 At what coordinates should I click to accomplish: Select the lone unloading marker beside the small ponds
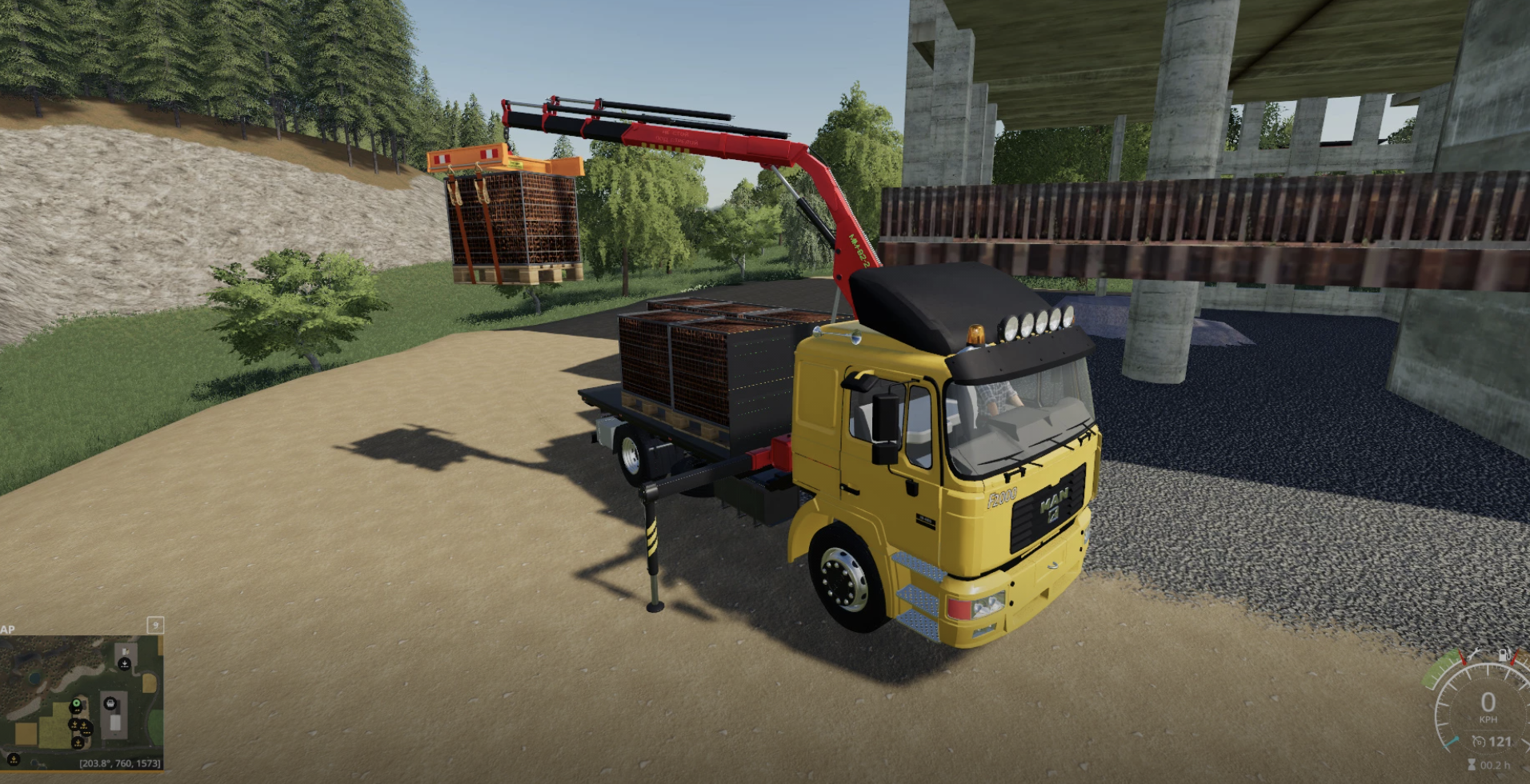coord(14,758)
